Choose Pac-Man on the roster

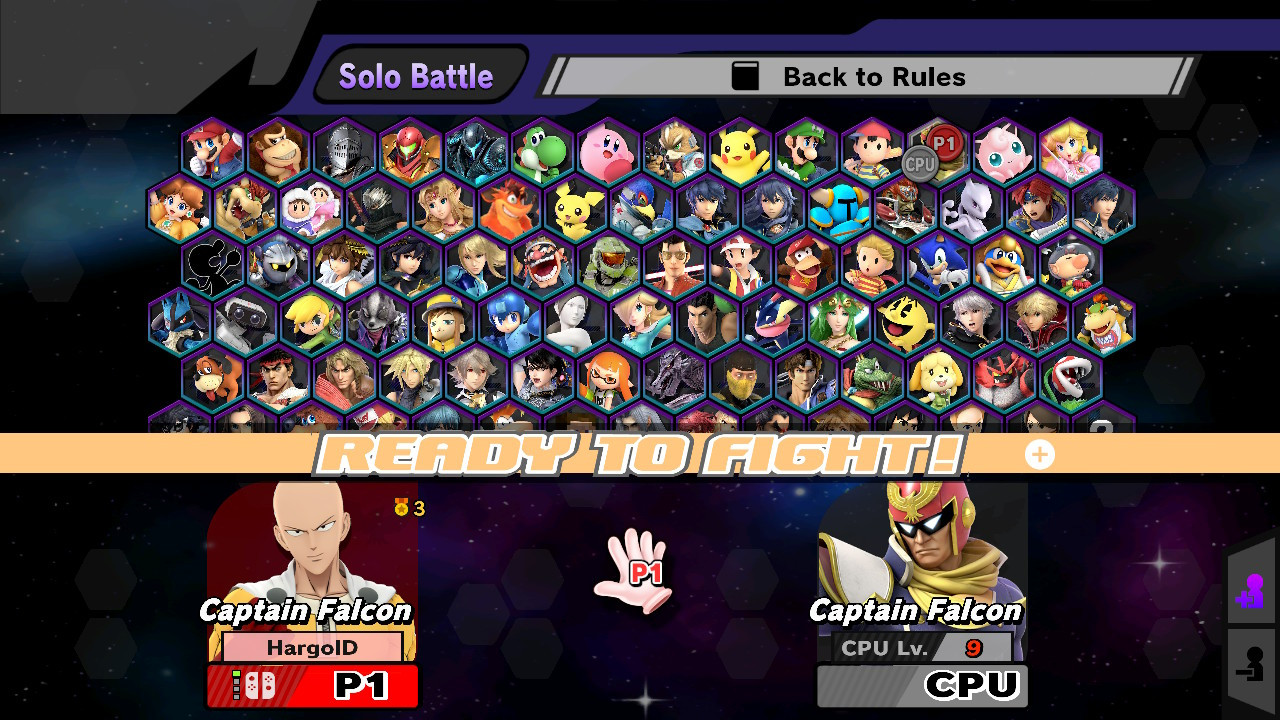903,324
